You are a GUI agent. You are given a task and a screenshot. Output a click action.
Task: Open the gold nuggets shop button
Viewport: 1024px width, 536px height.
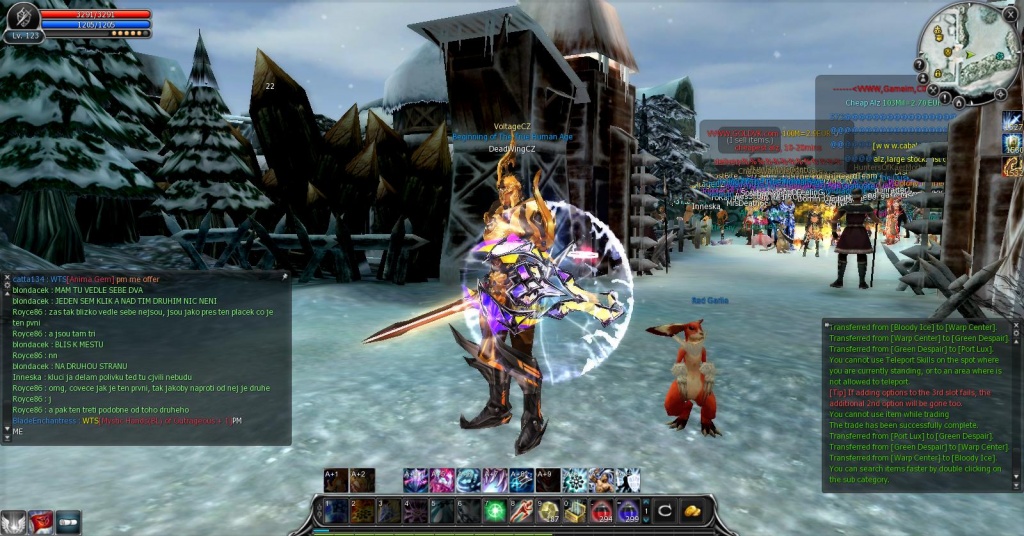tap(692, 511)
